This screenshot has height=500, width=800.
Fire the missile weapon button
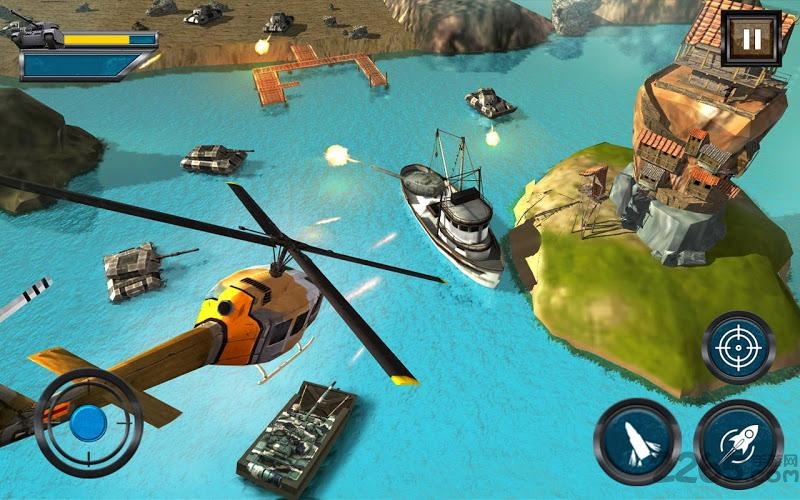(x=637, y=437)
